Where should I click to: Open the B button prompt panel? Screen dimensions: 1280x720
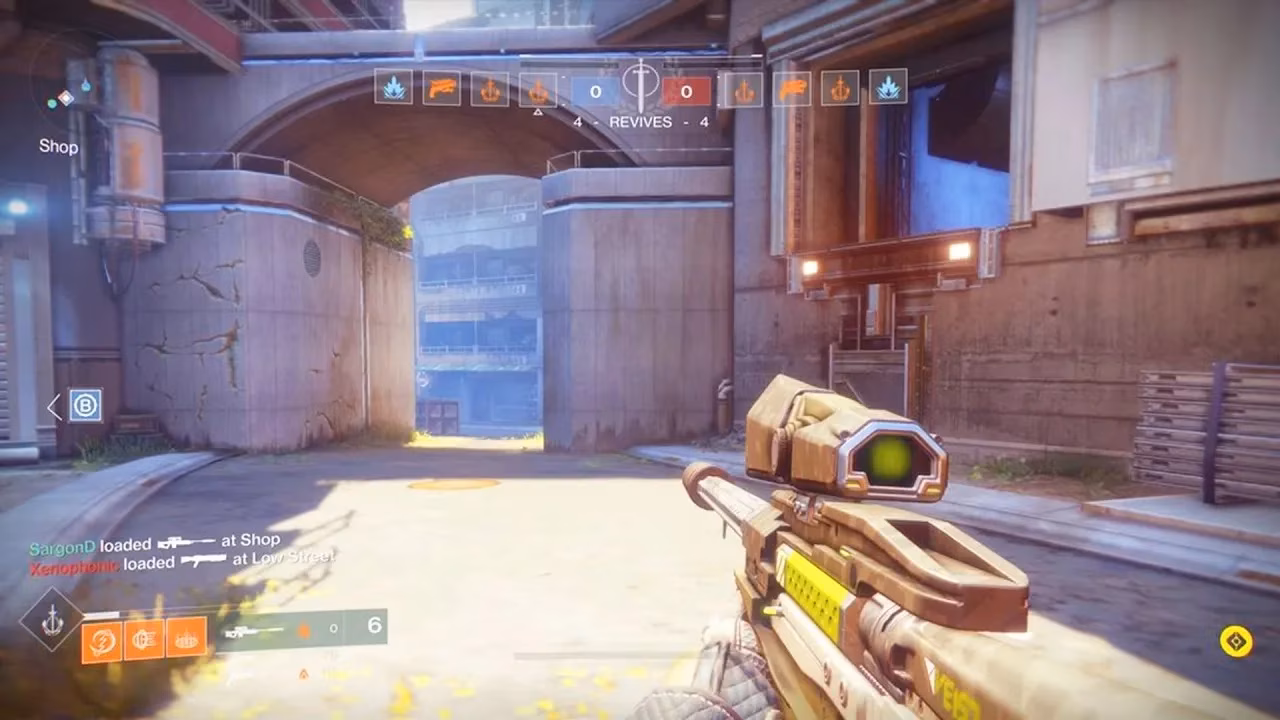tap(85, 407)
